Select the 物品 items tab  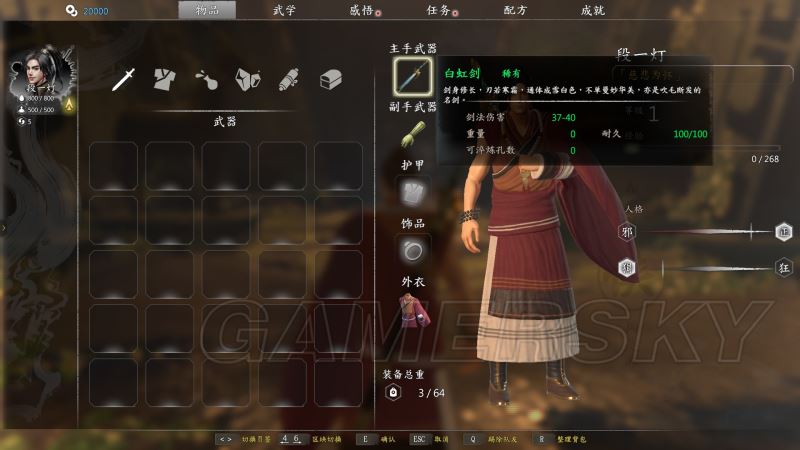[207, 10]
